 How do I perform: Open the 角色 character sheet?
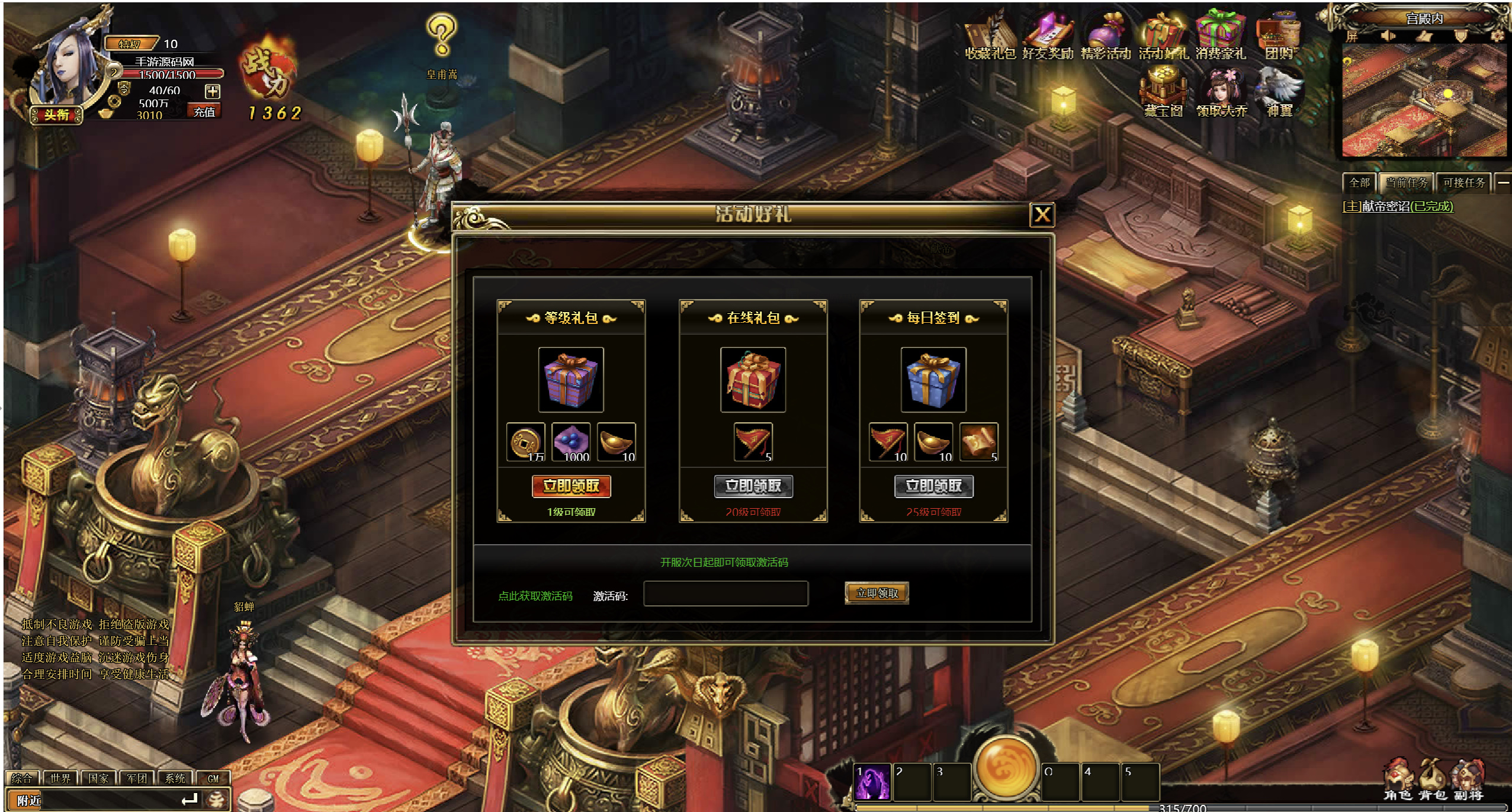click(1398, 779)
